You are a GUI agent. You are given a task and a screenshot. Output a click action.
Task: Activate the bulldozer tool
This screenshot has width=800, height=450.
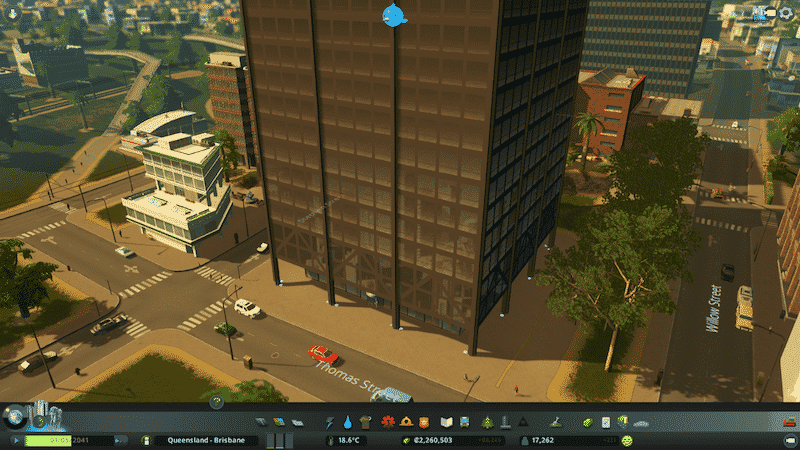(x=787, y=421)
